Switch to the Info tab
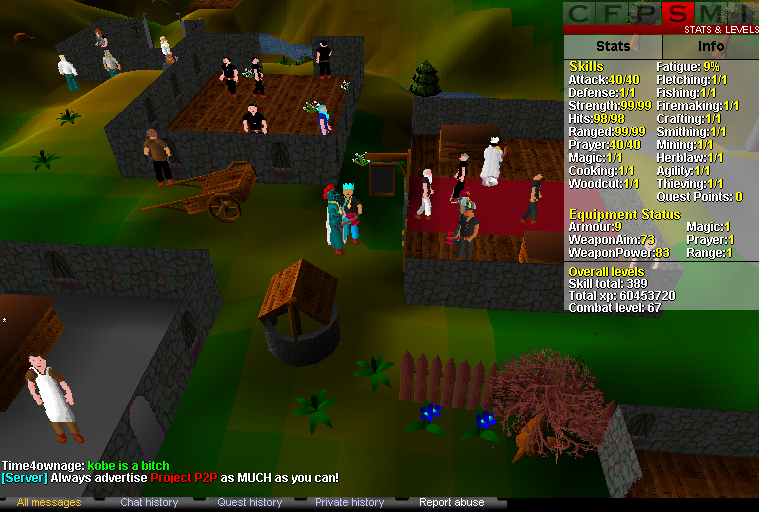 point(710,46)
